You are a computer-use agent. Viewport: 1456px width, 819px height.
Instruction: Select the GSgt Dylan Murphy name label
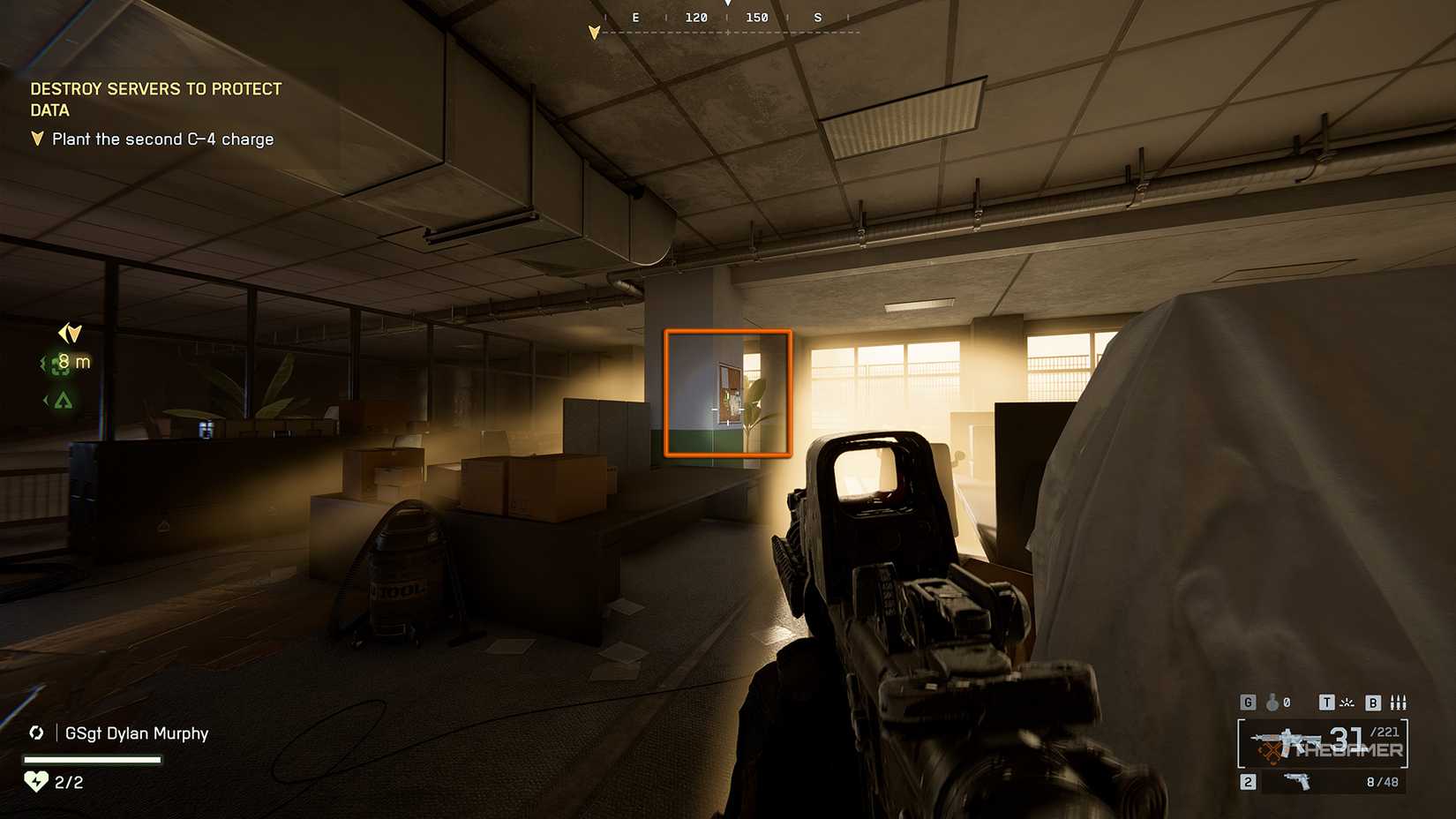137,733
